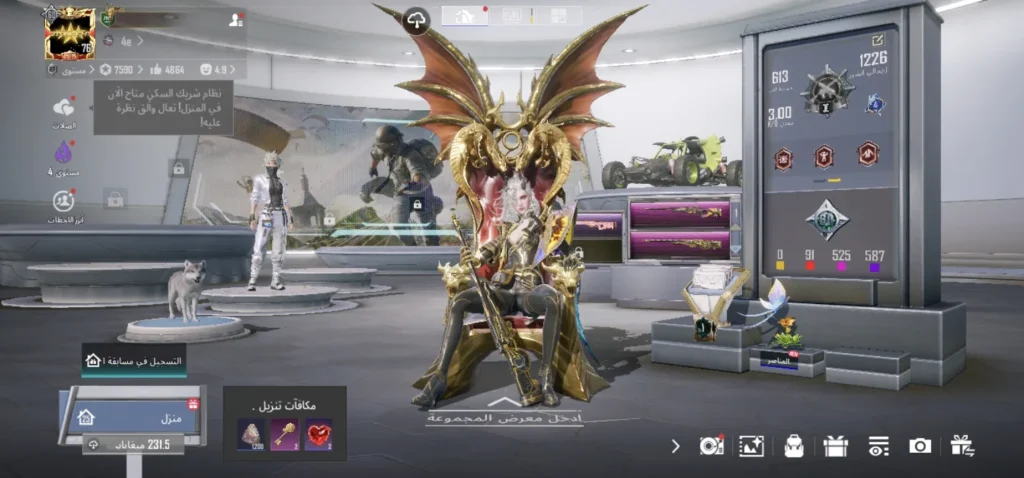Enter the home competition registration banner
The width and height of the screenshot is (1024, 478).
tap(133, 360)
